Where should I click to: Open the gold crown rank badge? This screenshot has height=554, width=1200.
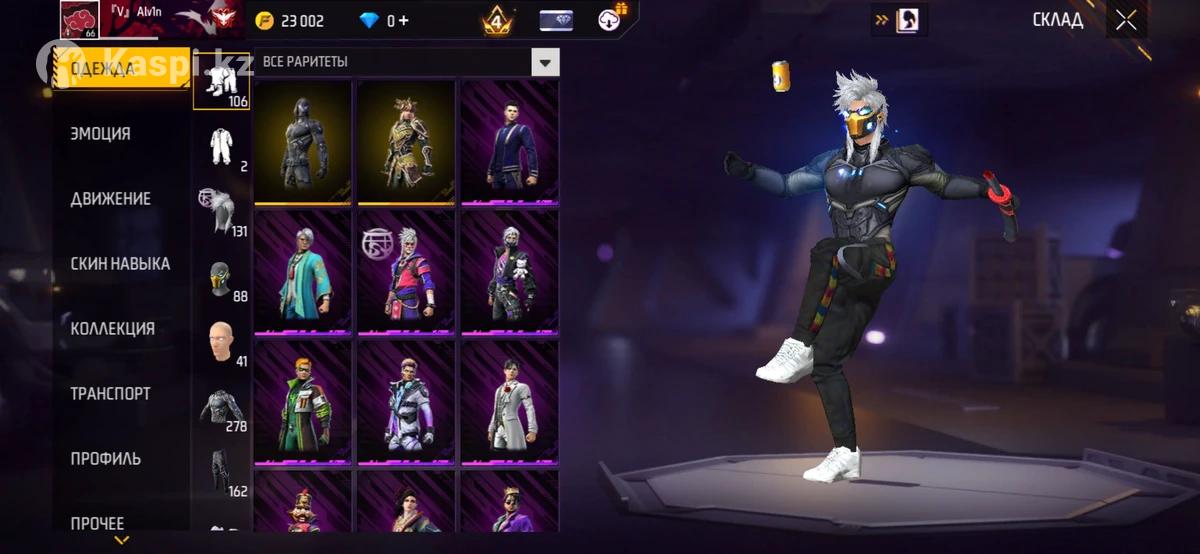[497, 20]
